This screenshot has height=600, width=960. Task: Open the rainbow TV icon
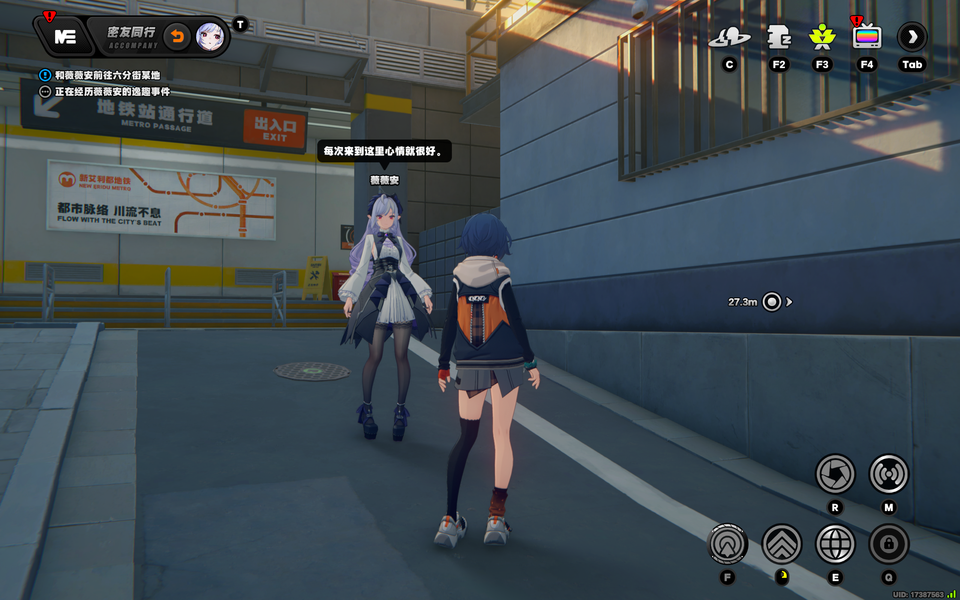pos(866,38)
